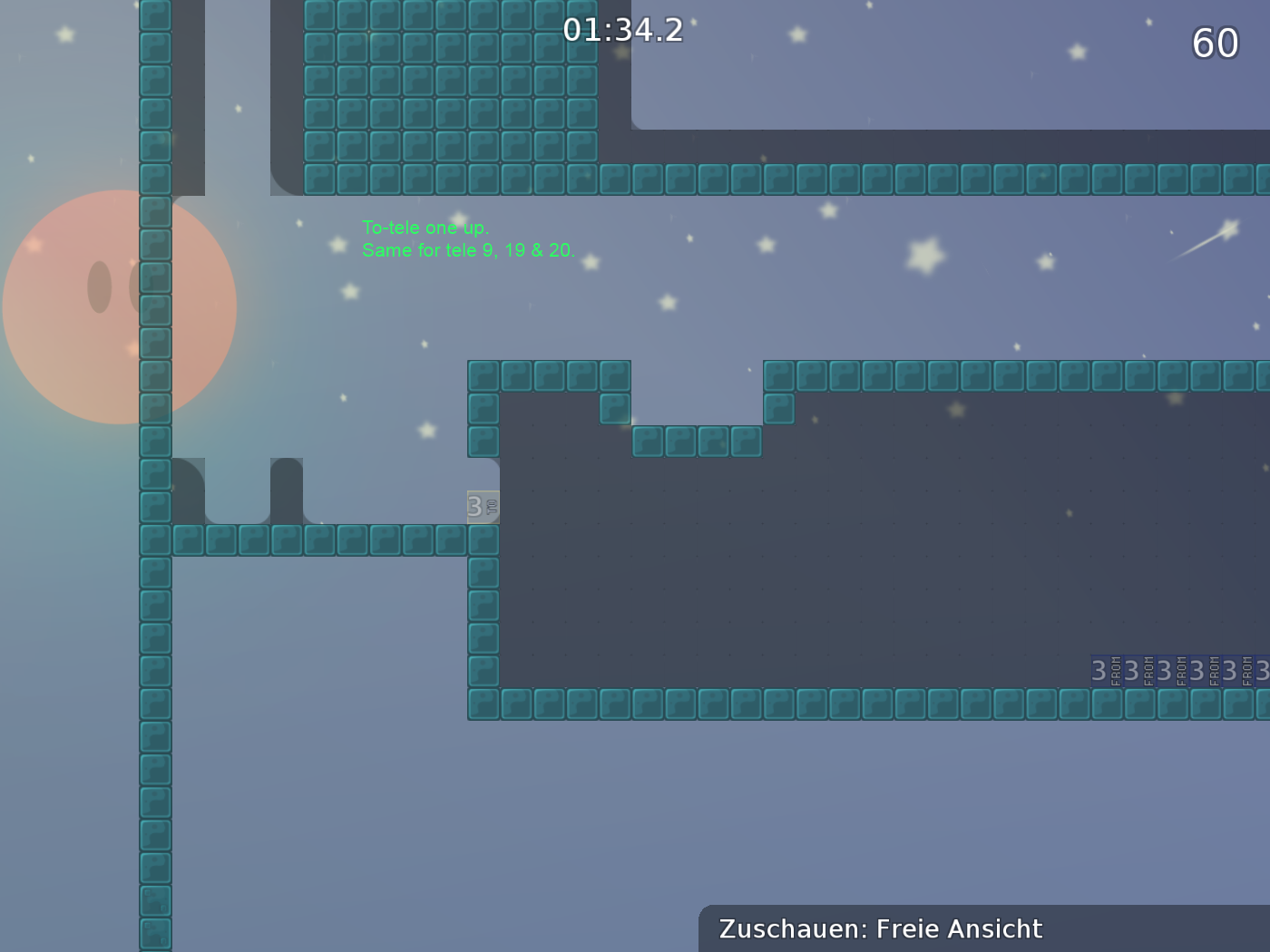Click the green hint "To-tele one up."
1270x952 pixels.
click(x=425, y=228)
